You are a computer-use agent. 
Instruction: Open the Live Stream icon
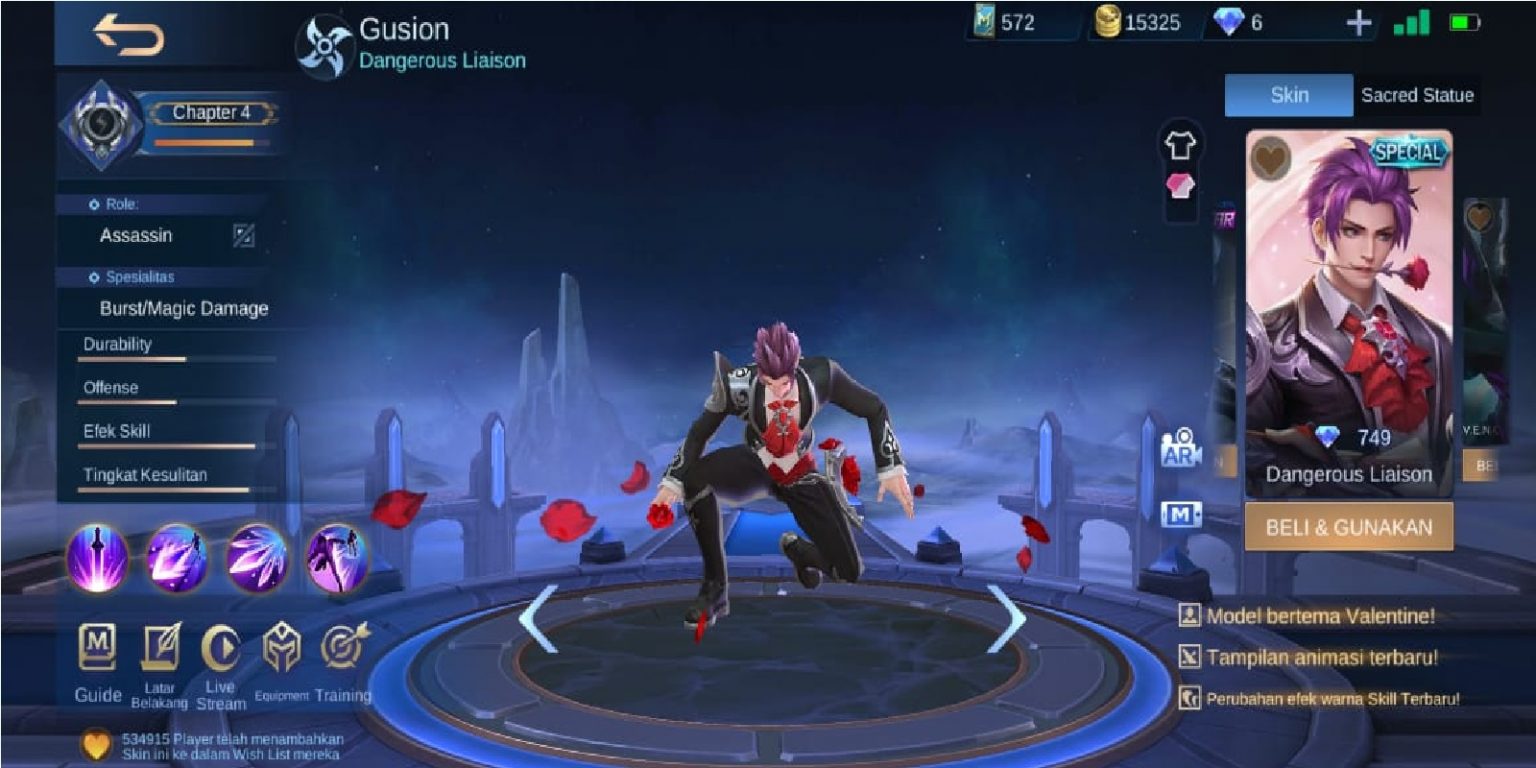pos(219,650)
